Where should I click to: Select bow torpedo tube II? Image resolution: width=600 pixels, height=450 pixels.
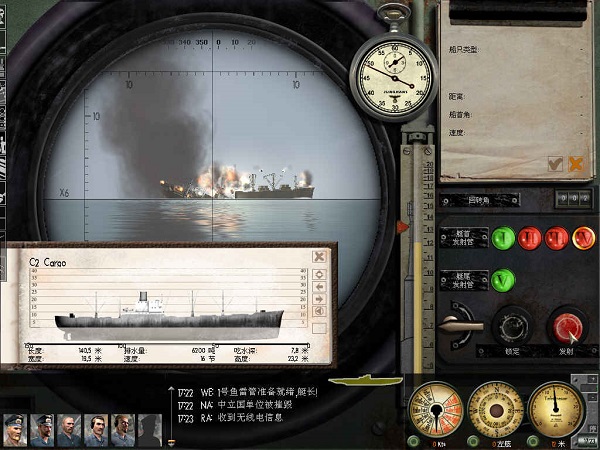(530, 238)
